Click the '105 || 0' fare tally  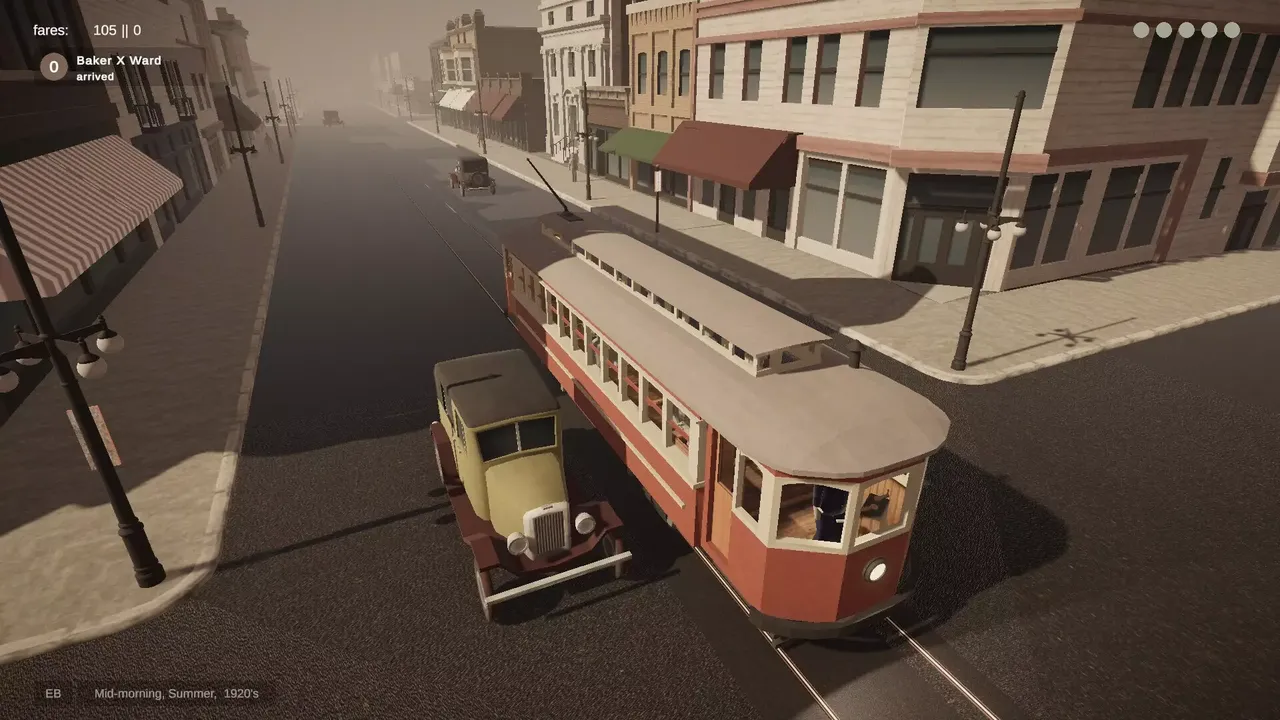pos(115,30)
